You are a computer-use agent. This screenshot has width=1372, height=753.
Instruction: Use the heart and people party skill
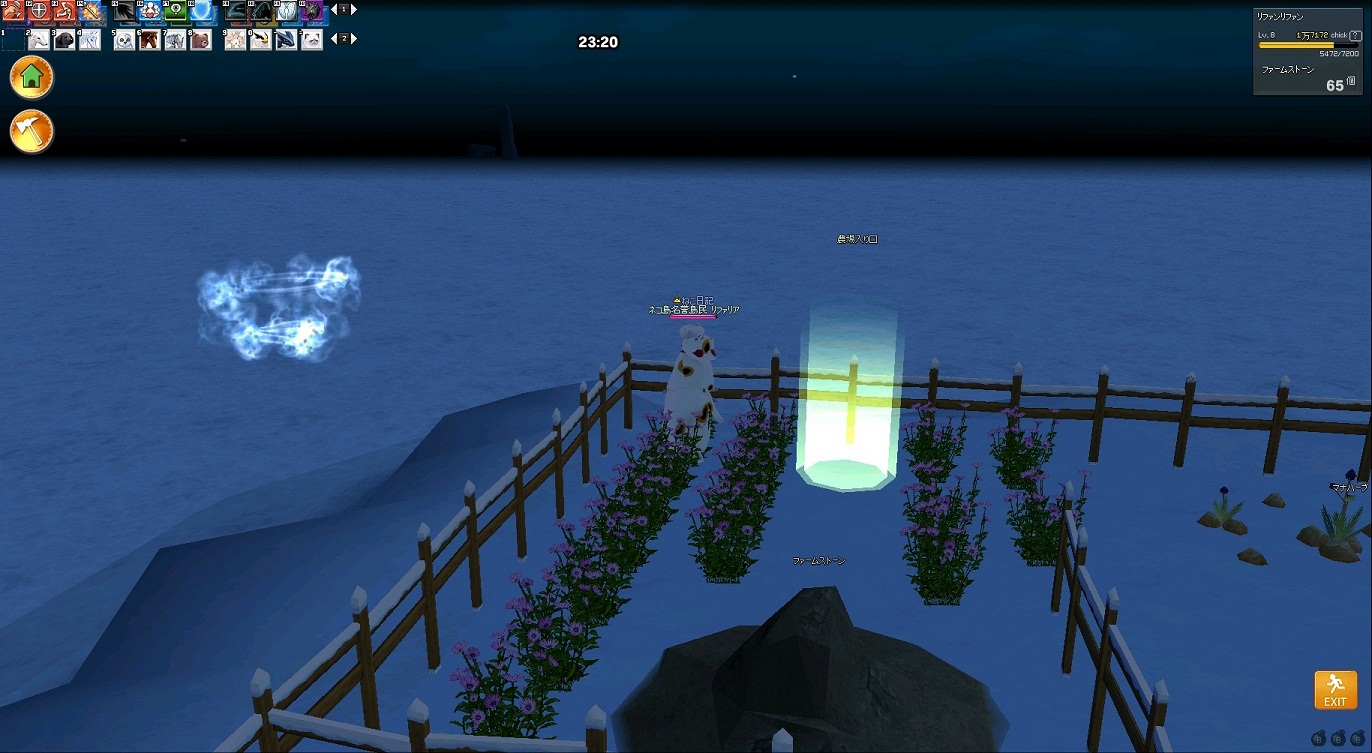[x=150, y=12]
